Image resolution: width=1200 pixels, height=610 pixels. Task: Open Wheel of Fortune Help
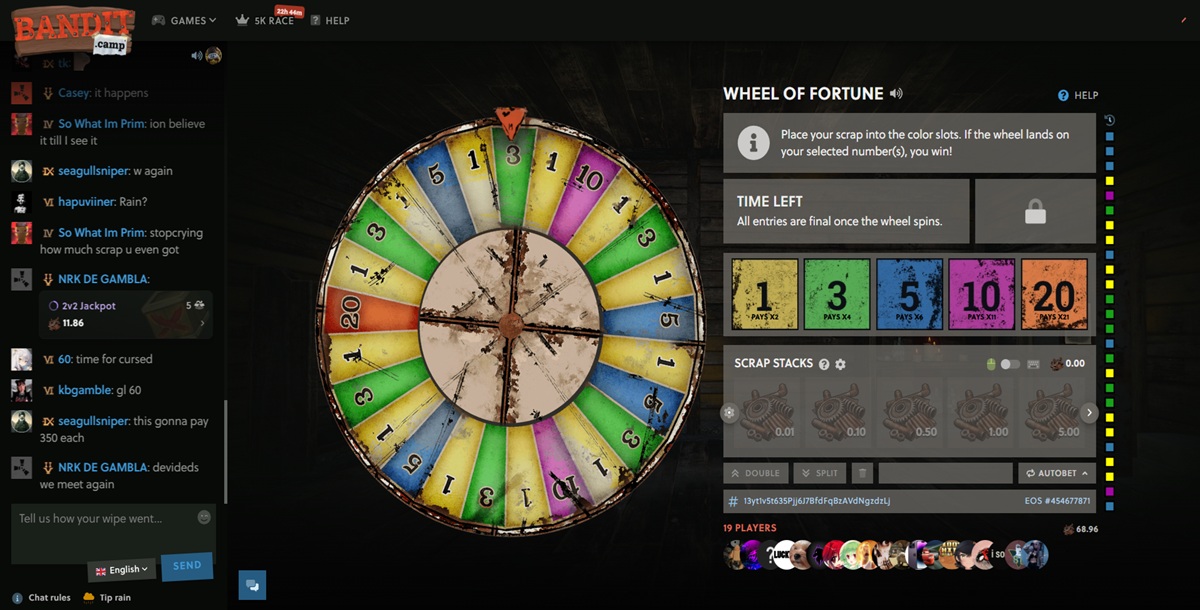coord(1078,95)
